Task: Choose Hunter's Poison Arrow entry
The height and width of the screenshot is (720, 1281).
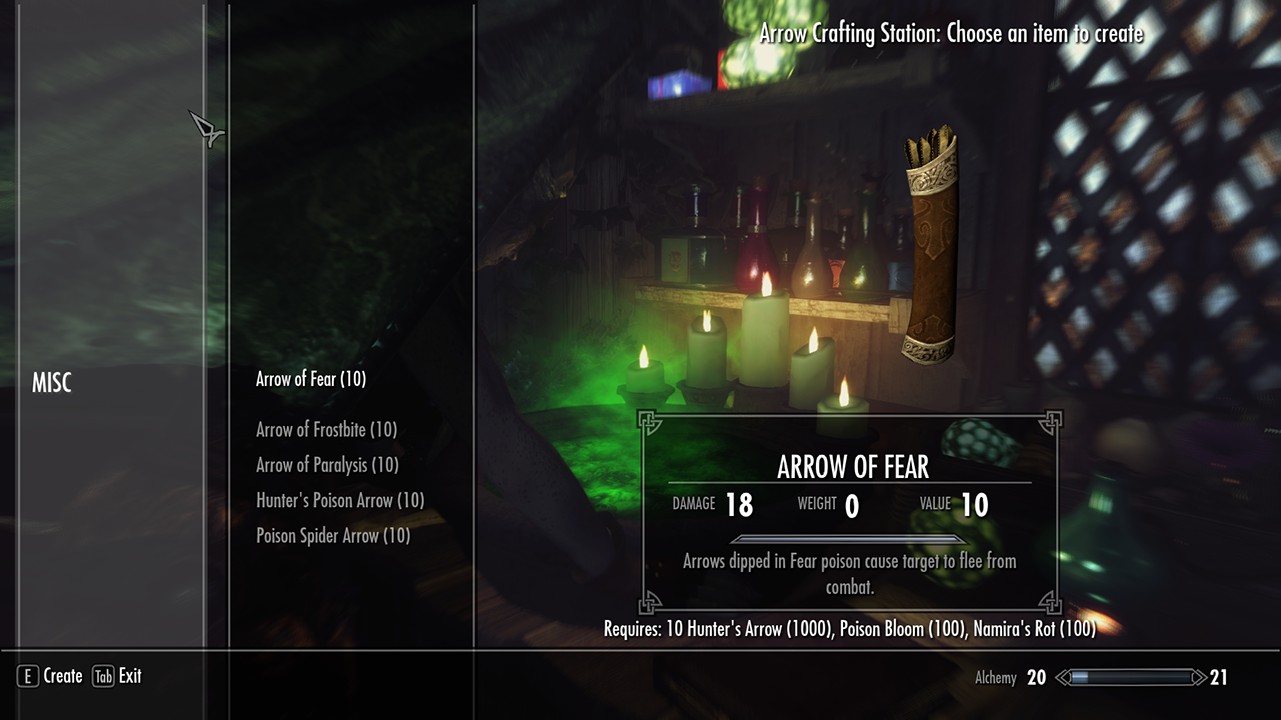Action: (340, 500)
